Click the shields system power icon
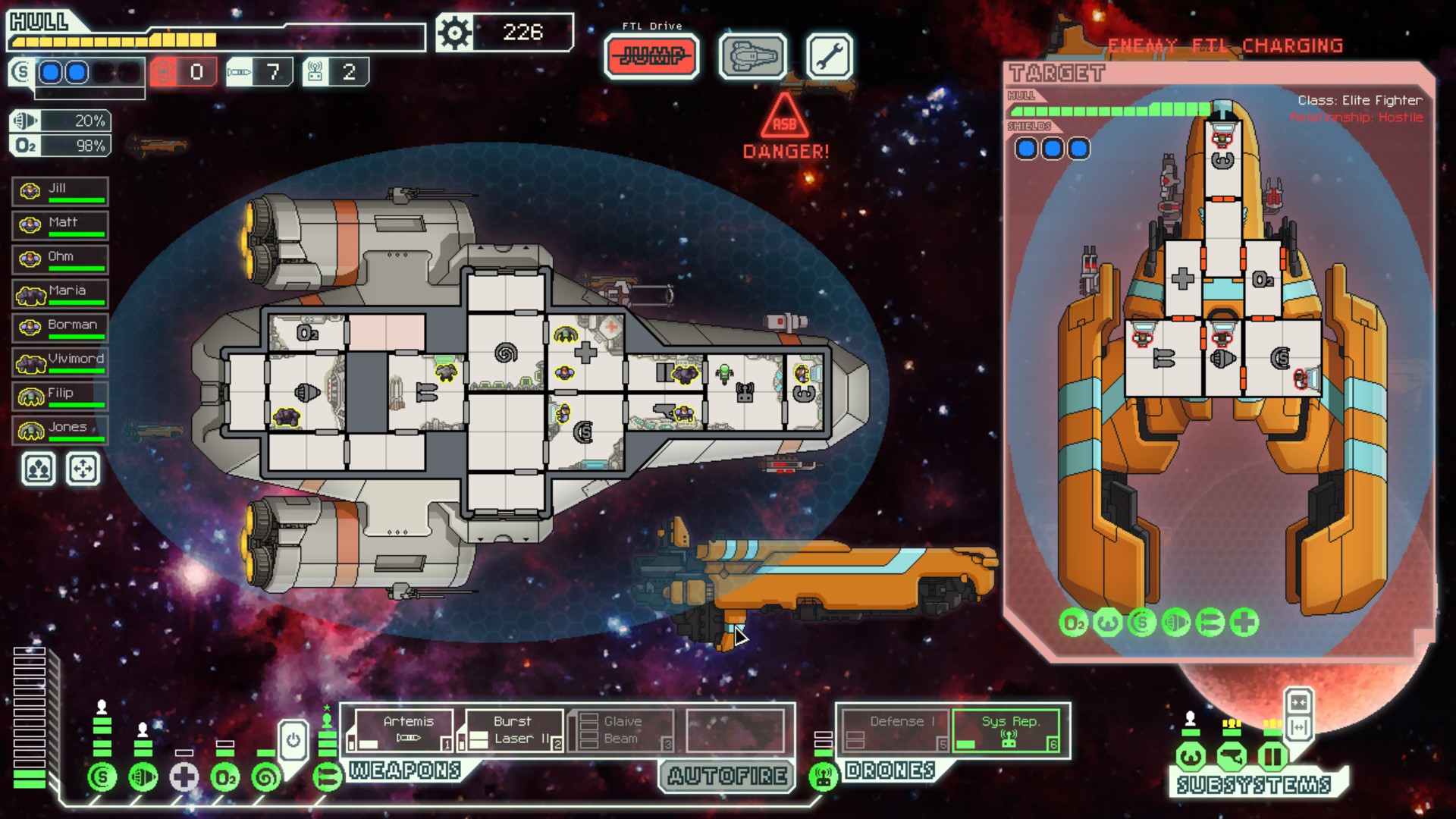The height and width of the screenshot is (819, 1456). (x=102, y=777)
